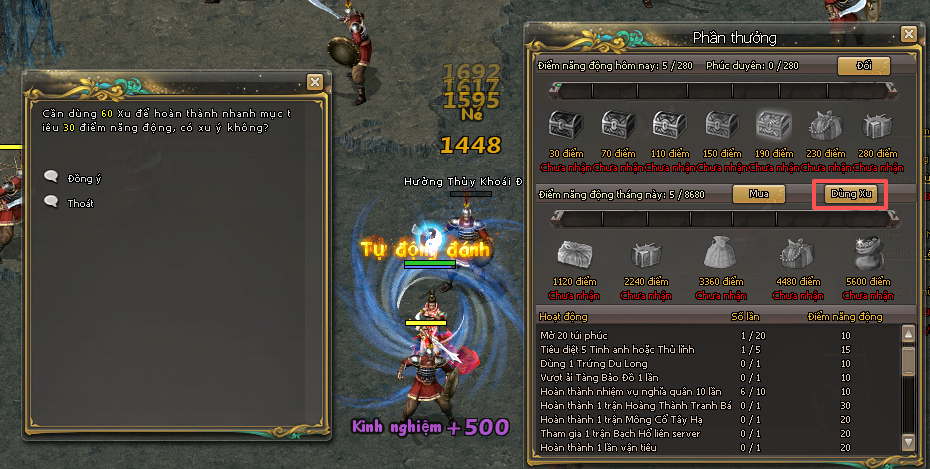Screen dimensions: 930x469
Task: Activate the Dùng Xu button
Action: point(848,193)
